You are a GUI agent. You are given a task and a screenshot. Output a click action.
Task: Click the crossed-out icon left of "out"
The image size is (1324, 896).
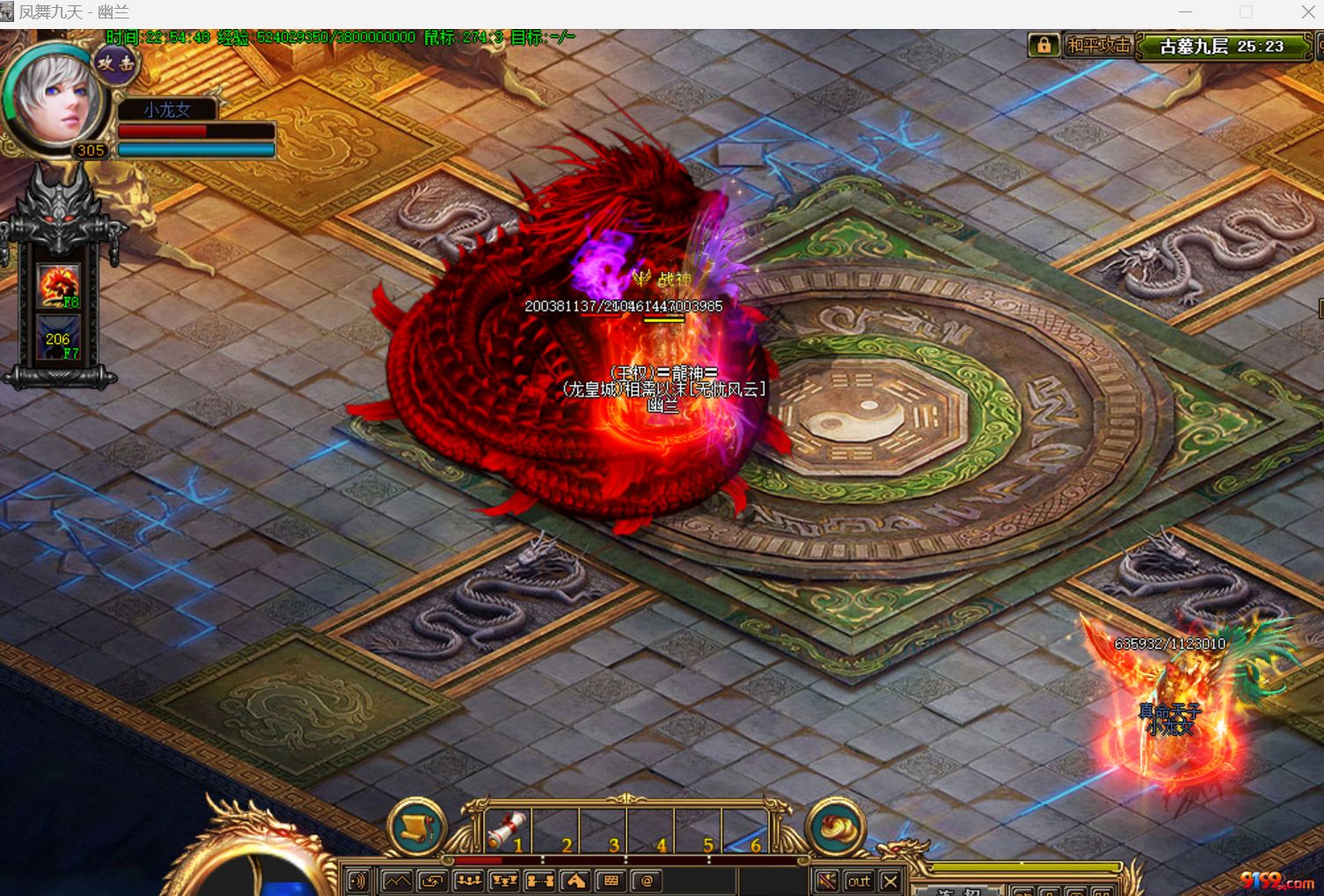pos(827,881)
